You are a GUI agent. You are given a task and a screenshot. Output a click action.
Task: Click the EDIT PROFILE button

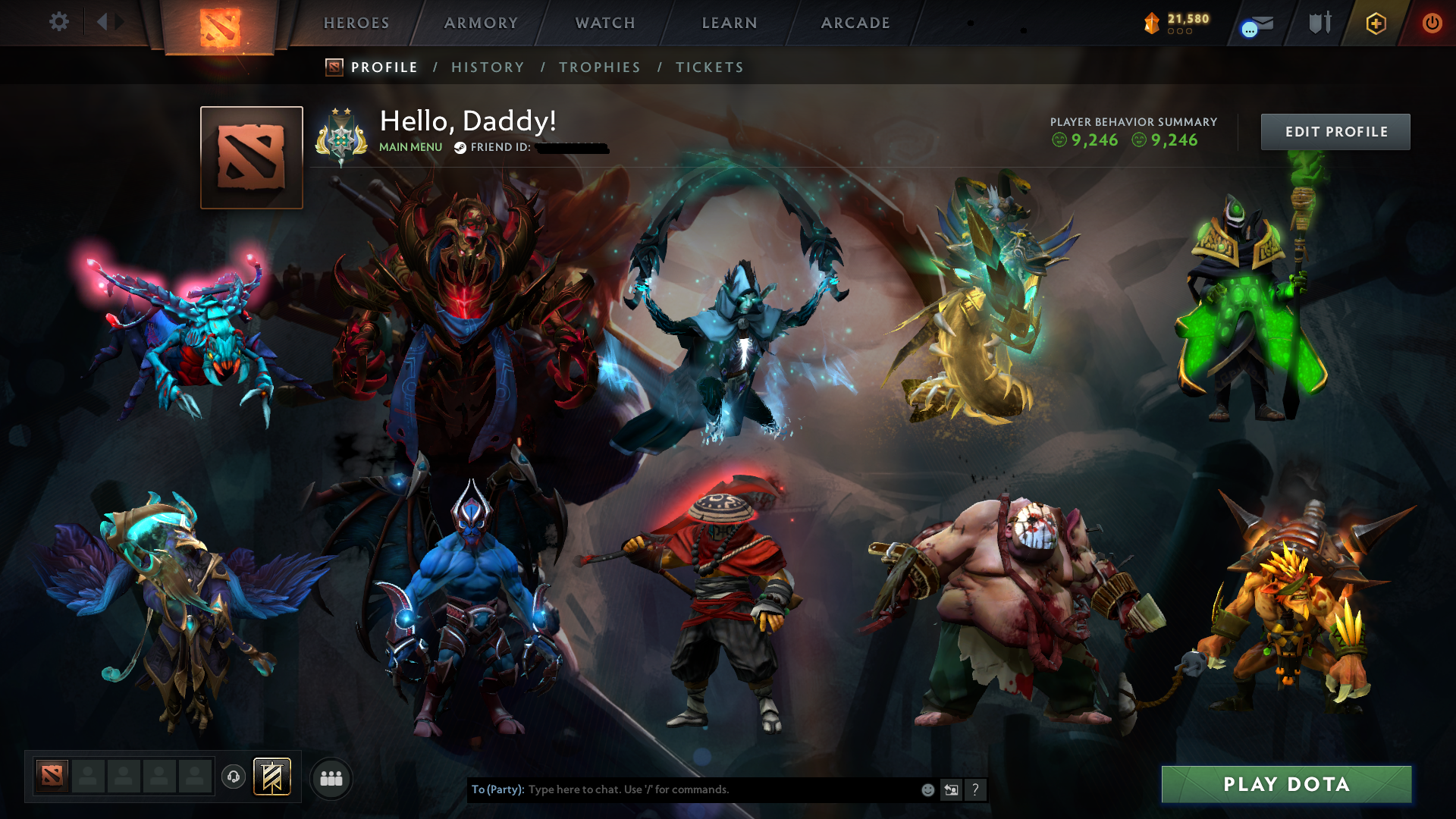[x=1335, y=131]
